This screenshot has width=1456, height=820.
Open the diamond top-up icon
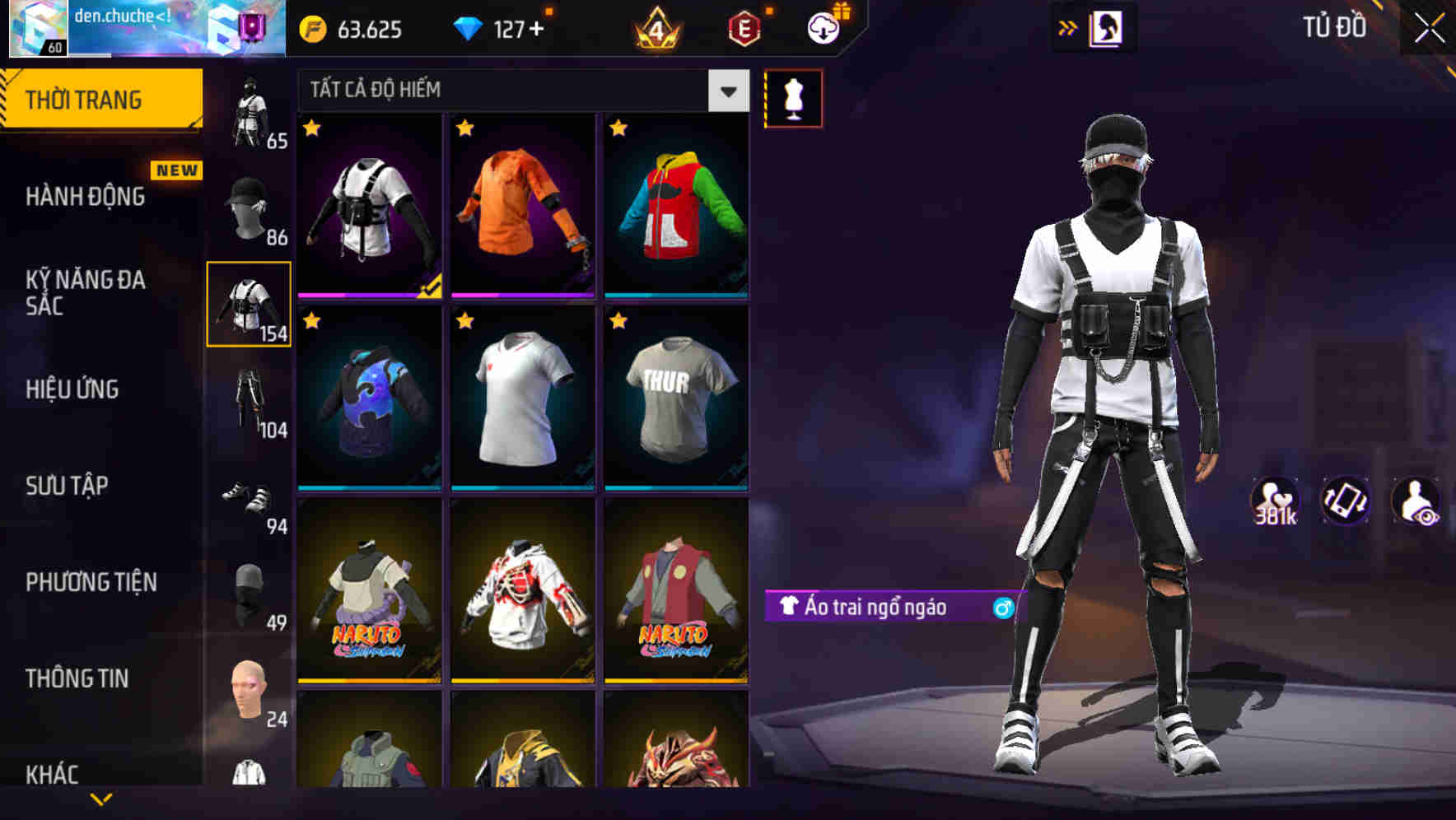(469, 27)
